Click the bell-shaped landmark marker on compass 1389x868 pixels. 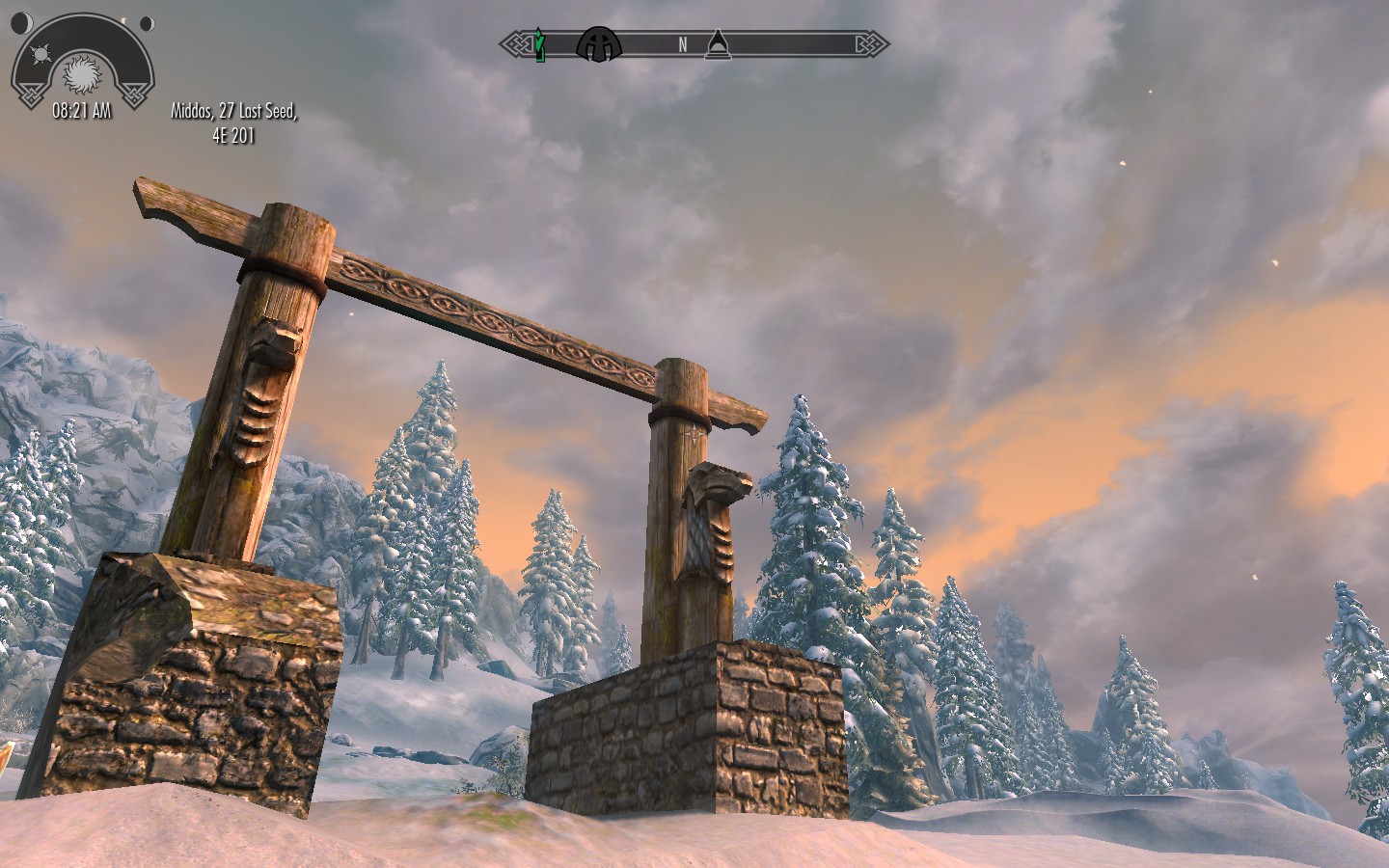pyautogui.click(x=716, y=43)
